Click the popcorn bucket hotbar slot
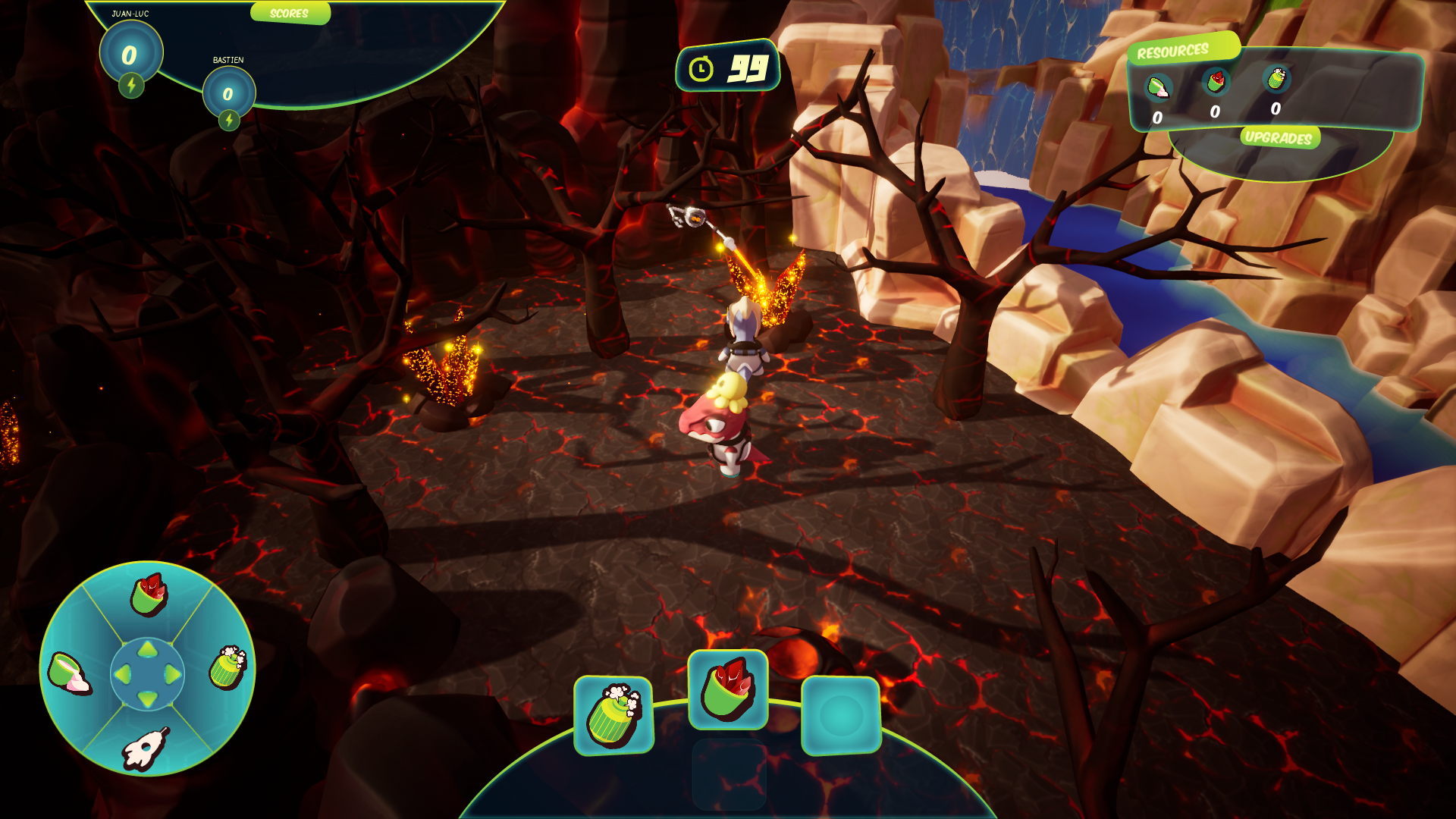 point(613,715)
